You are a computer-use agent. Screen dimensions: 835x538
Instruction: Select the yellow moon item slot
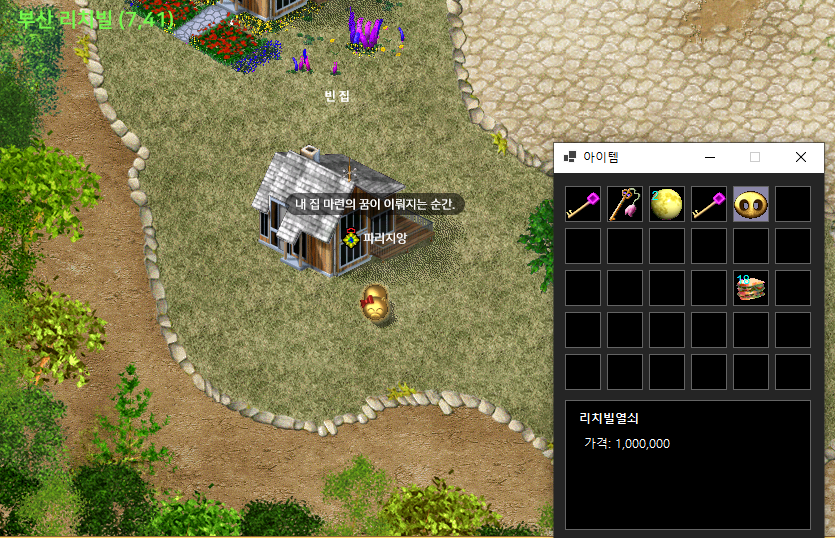click(667, 204)
